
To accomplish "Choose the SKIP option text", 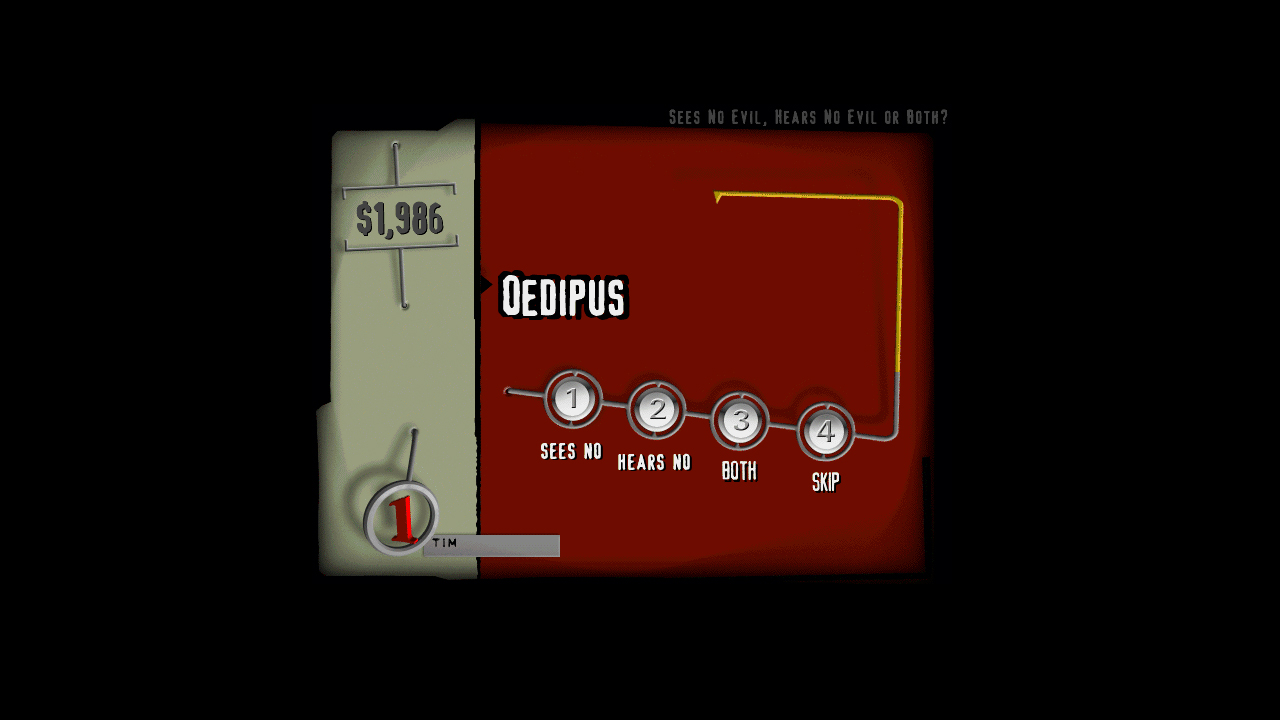I will pyautogui.click(x=825, y=481).
